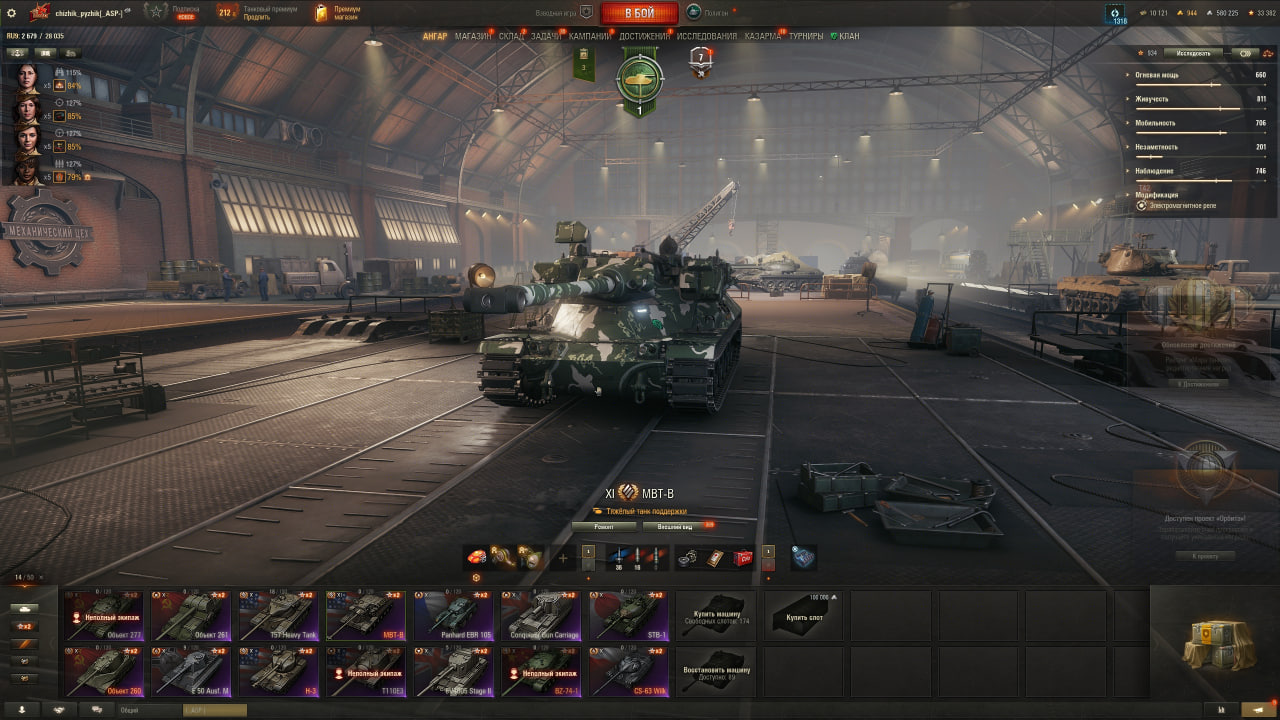Screen dimensions: 1280x720
Task: Click the В БОЙ battle button
Action: [x=639, y=13]
